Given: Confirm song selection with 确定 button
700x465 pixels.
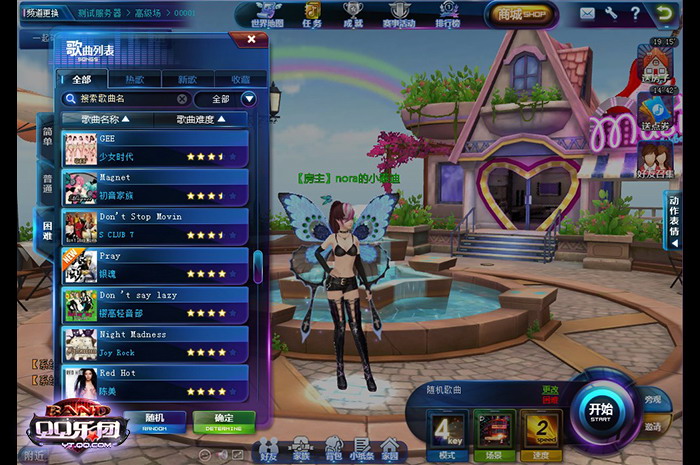Looking at the screenshot, I should point(223,420).
